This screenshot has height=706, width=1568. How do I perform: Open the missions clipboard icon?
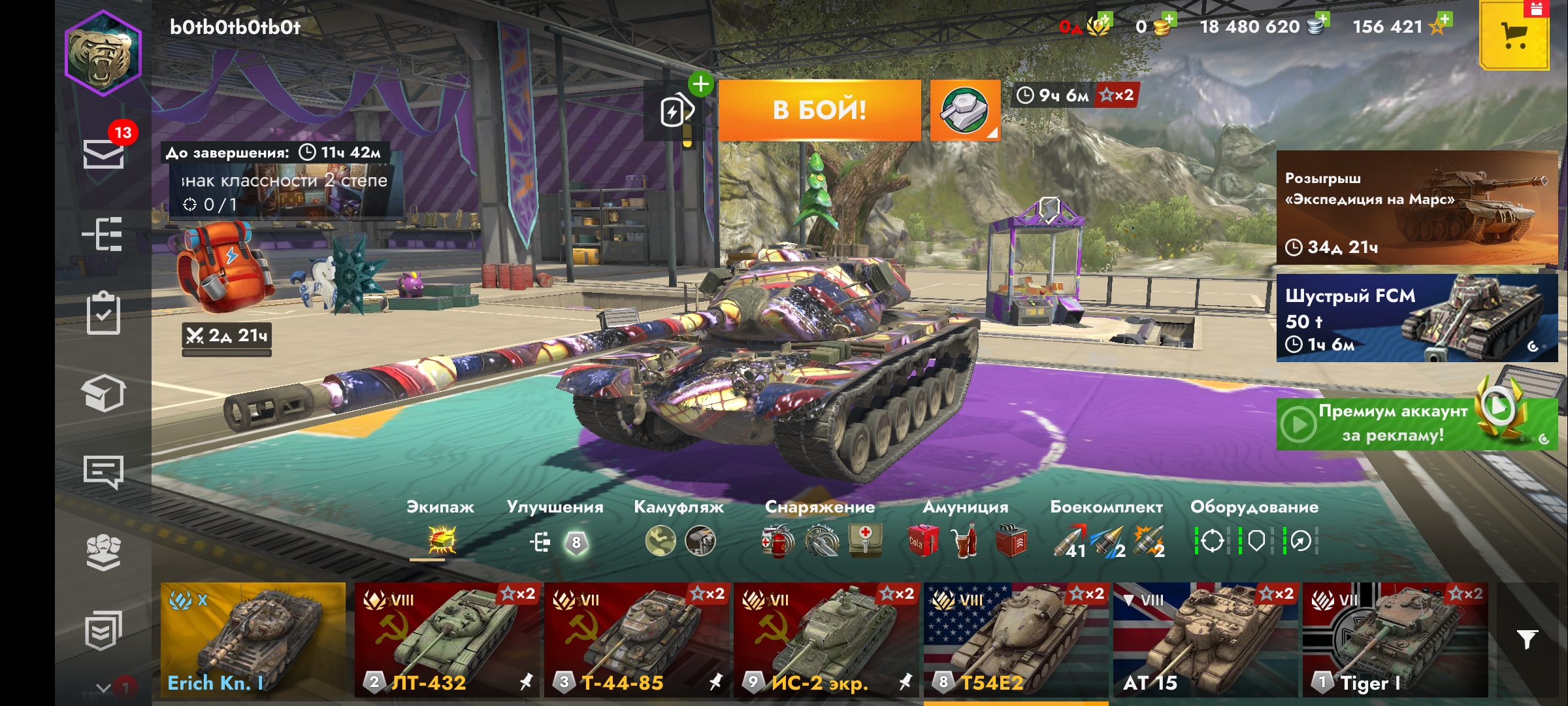(x=103, y=313)
